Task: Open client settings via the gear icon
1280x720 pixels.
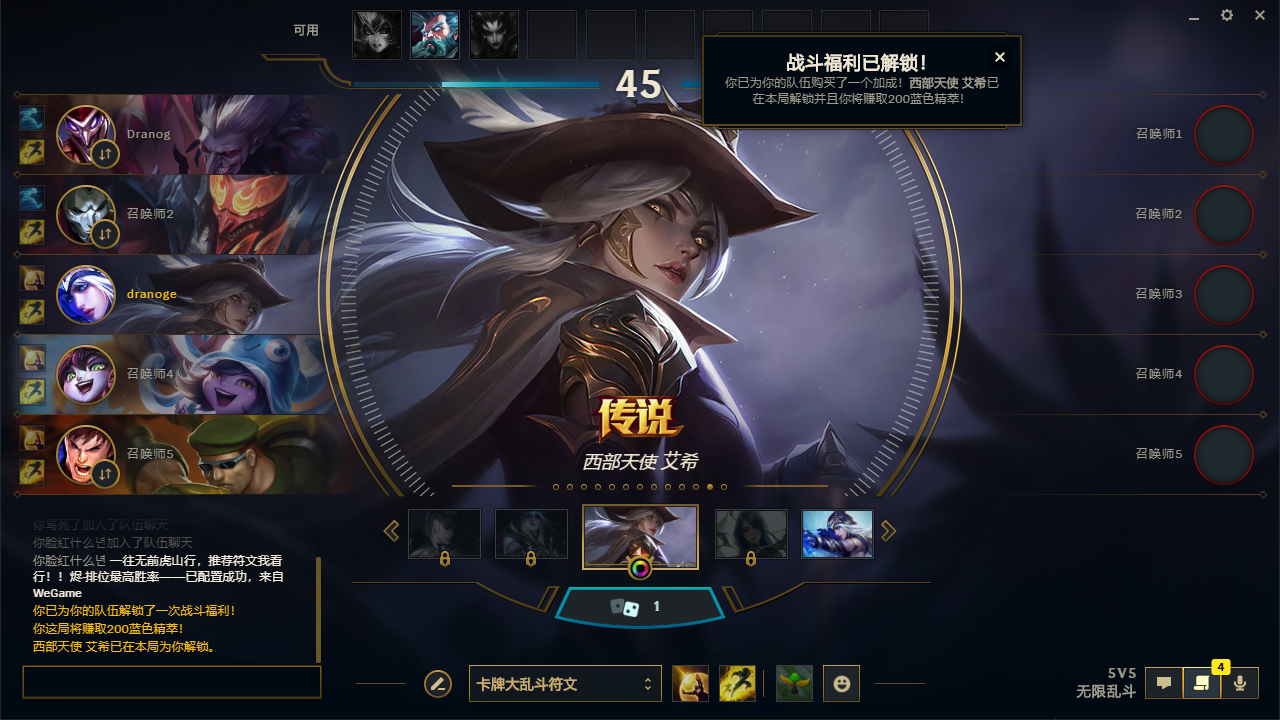Action: point(1227,16)
